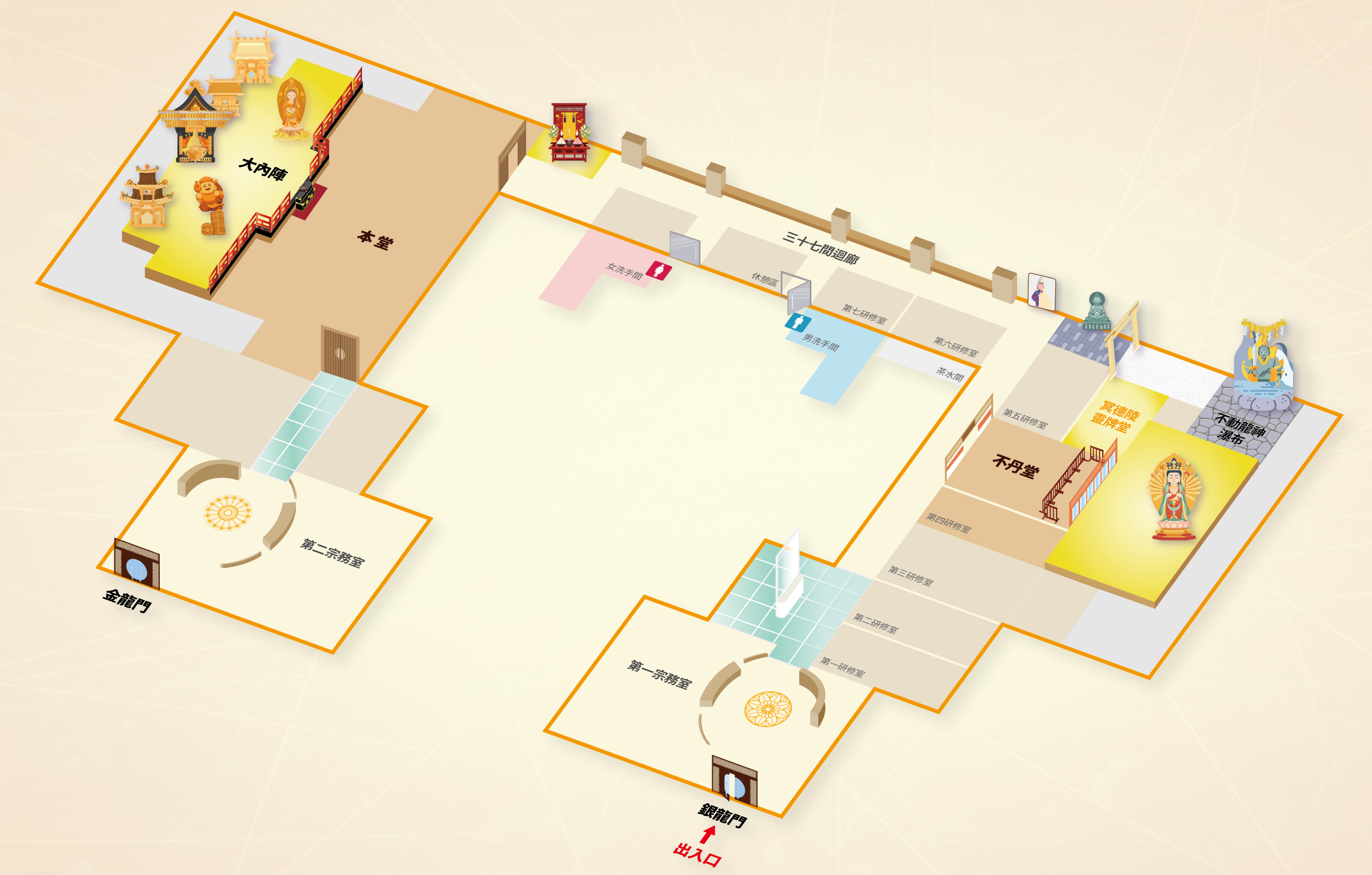Select the 第五研修室 room marker
This screenshot has height=875, width=1372.
tap(1025, 419)
